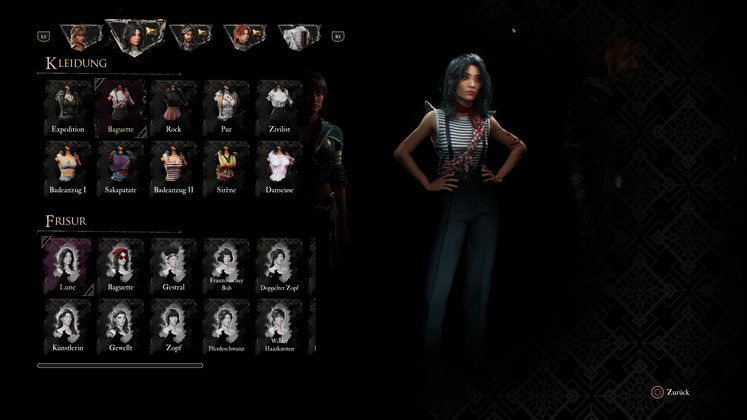This screenshot has height=420, width=747.
Task: Switch to the bearded man character tab
Action: pos(188,37)
